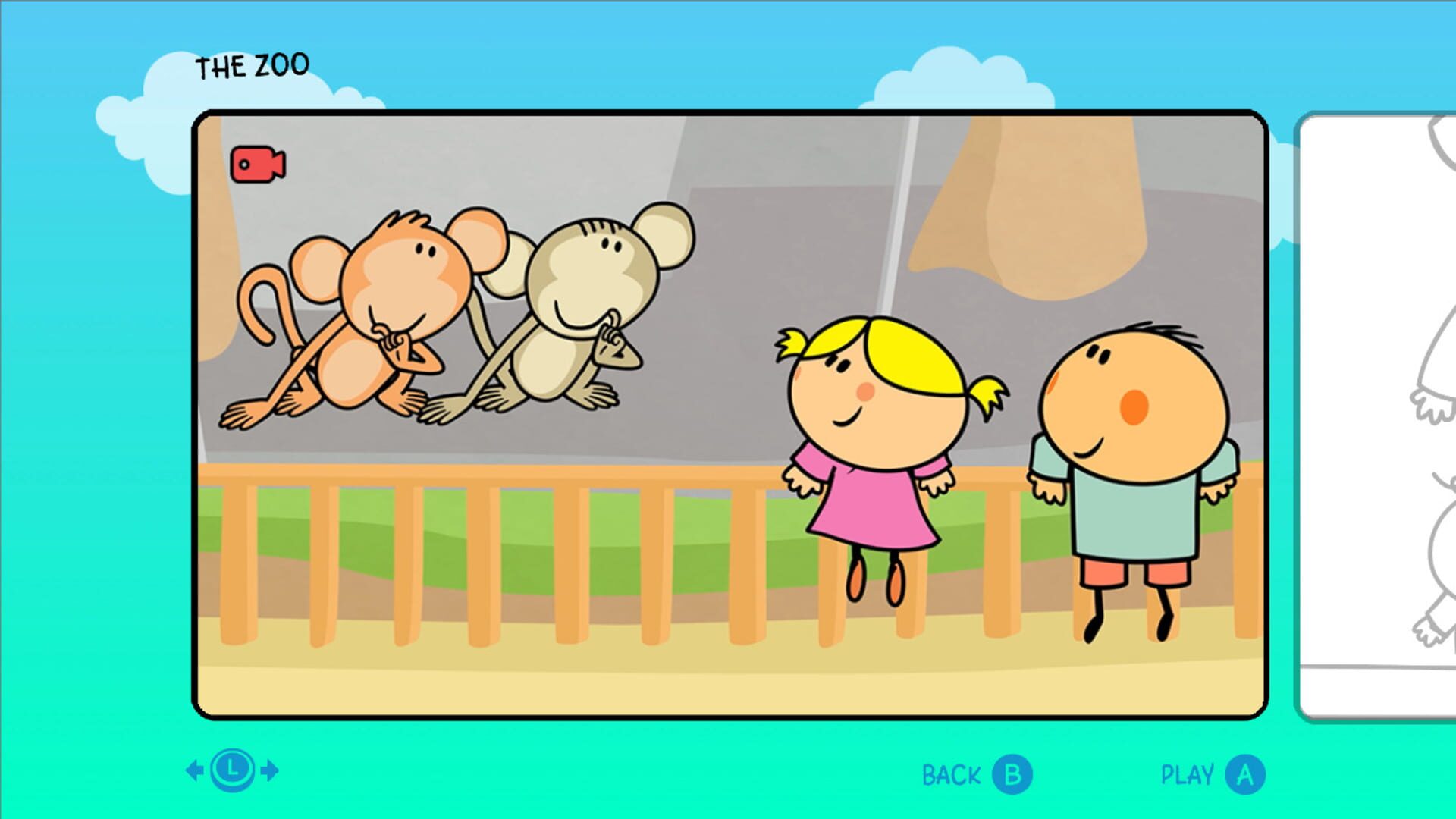Click the left arrow beside the L button
Viewport: 1456px width, 819px height.
click(195, 771)
